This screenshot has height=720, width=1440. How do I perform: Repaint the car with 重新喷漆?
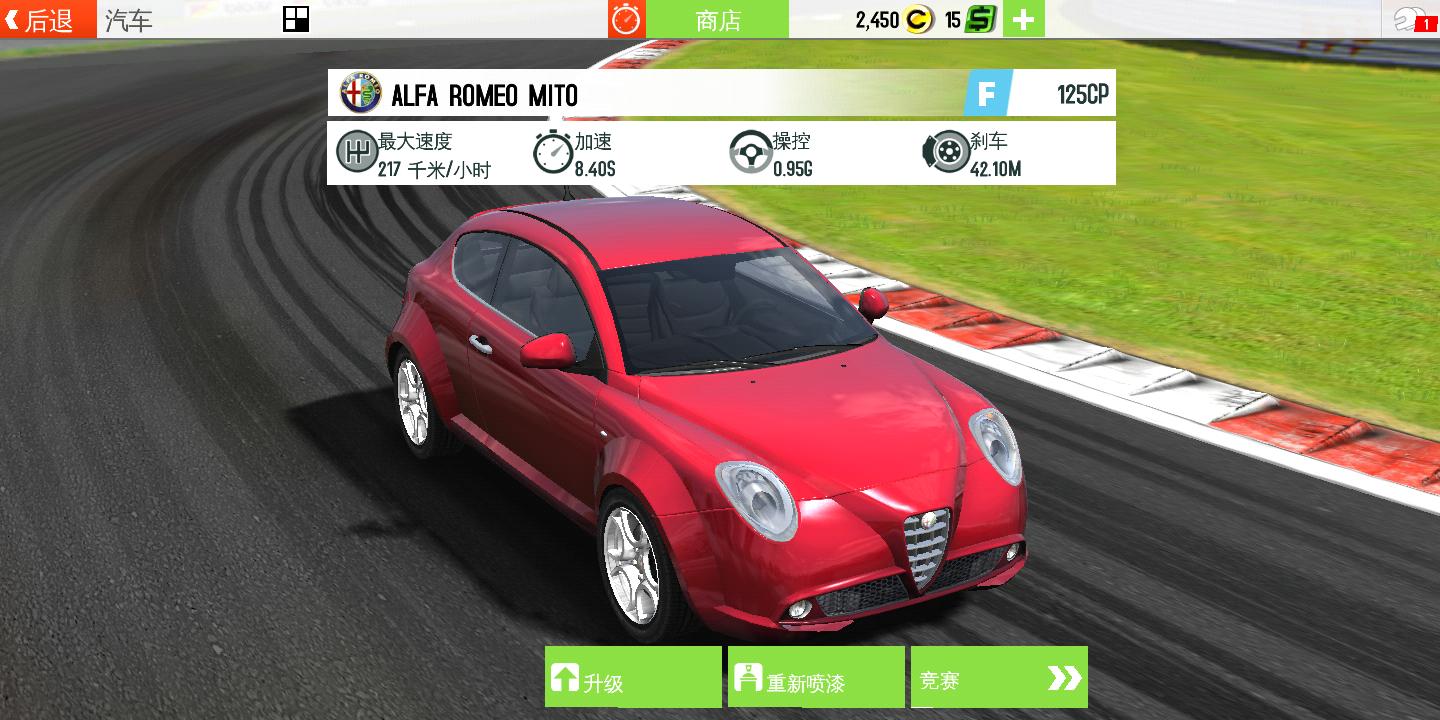(816, 677)
